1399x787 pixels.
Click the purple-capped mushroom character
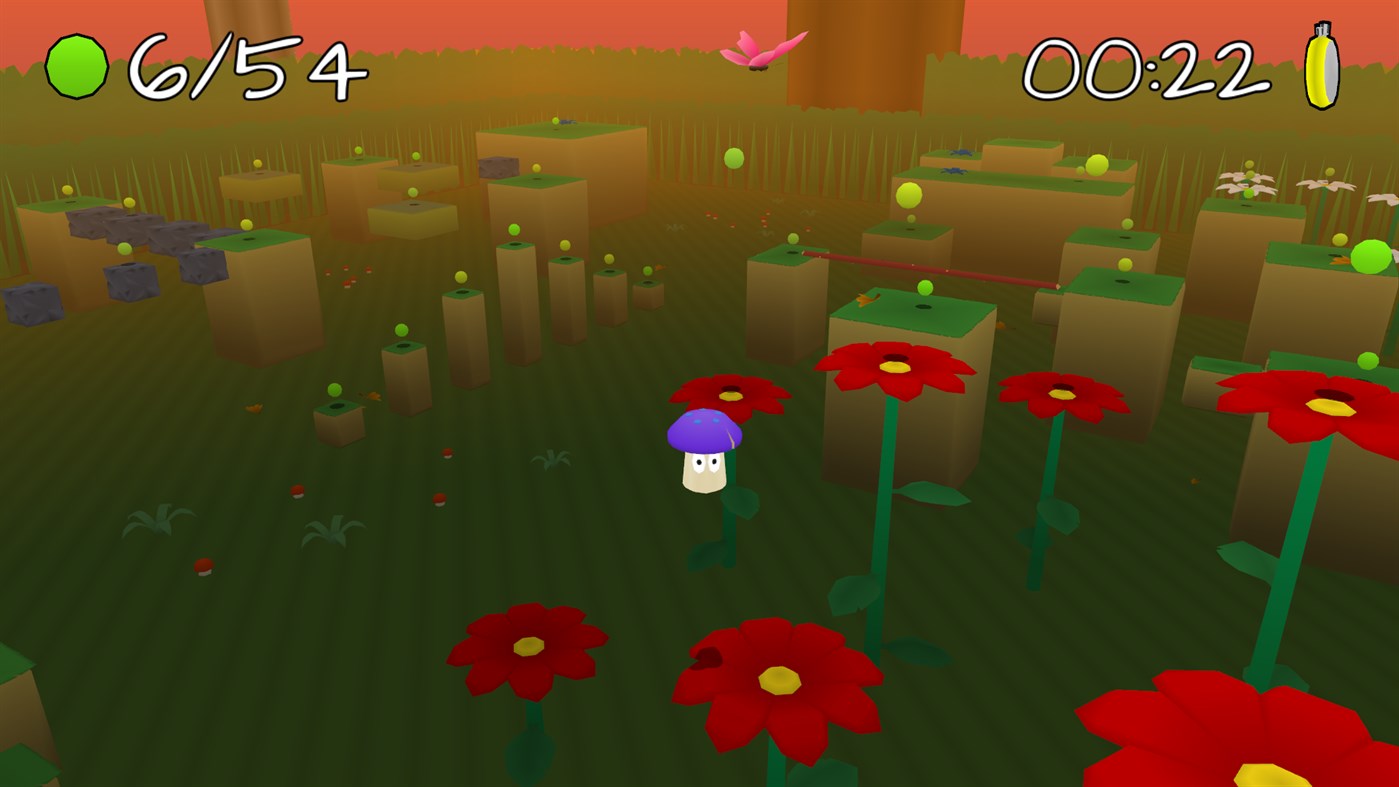click(703, 450)
